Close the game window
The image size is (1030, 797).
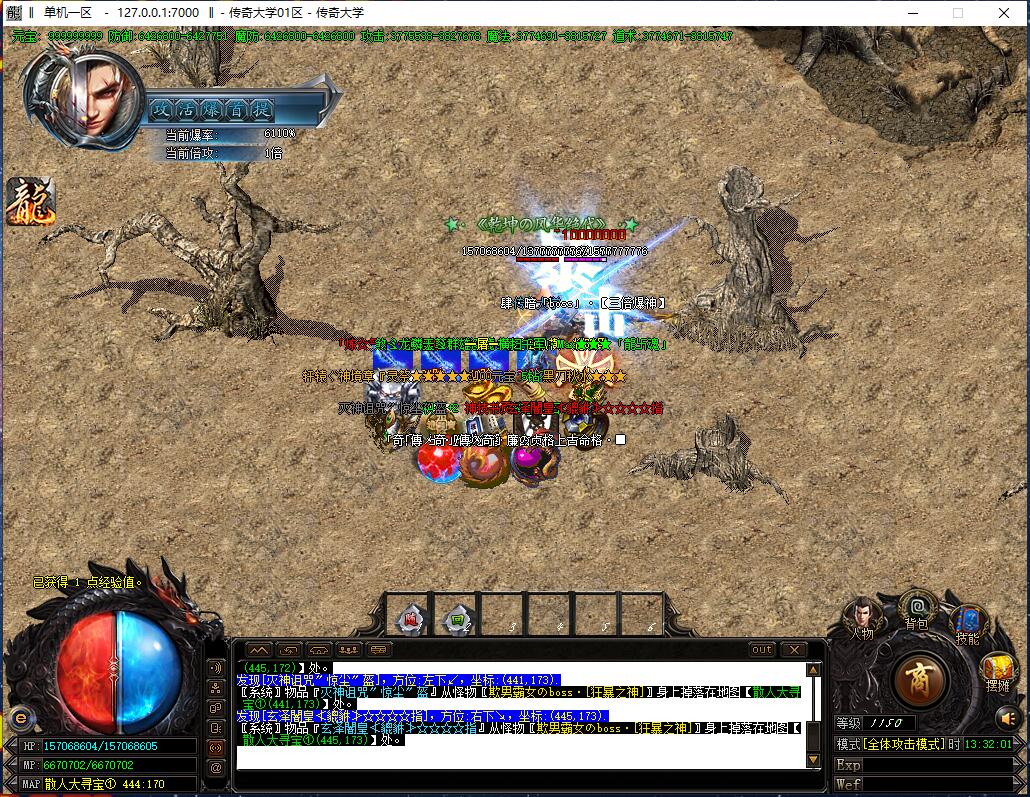(1004, 13)
